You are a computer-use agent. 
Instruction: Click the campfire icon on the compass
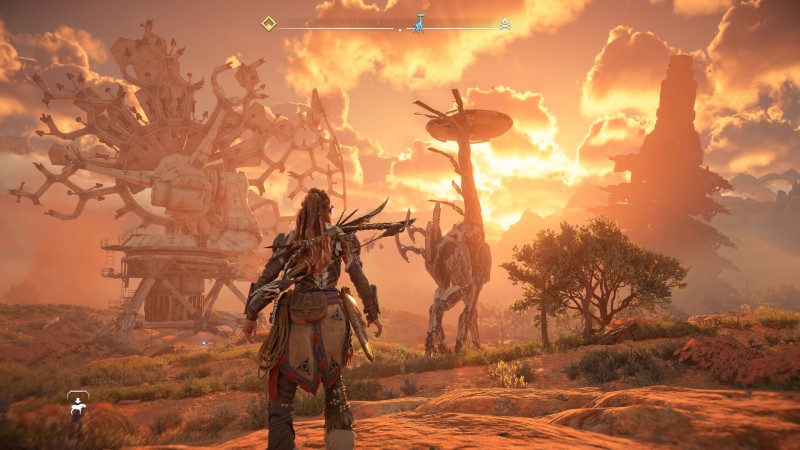(505, 23)
